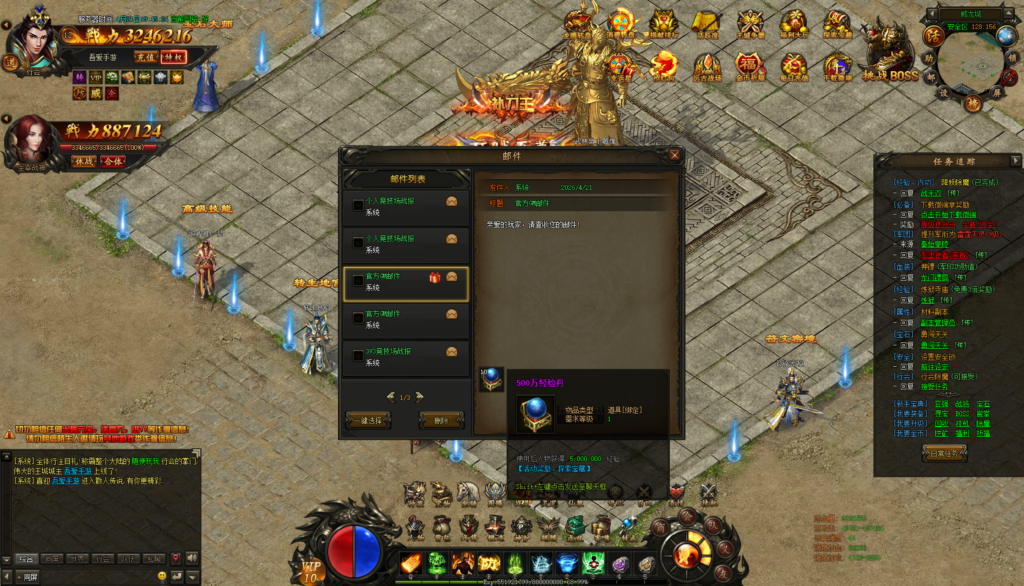This screenshot has width=1024, height=586.
Task: Open the 金币祈福 gold blessing icon
Action: pos(750,66)
